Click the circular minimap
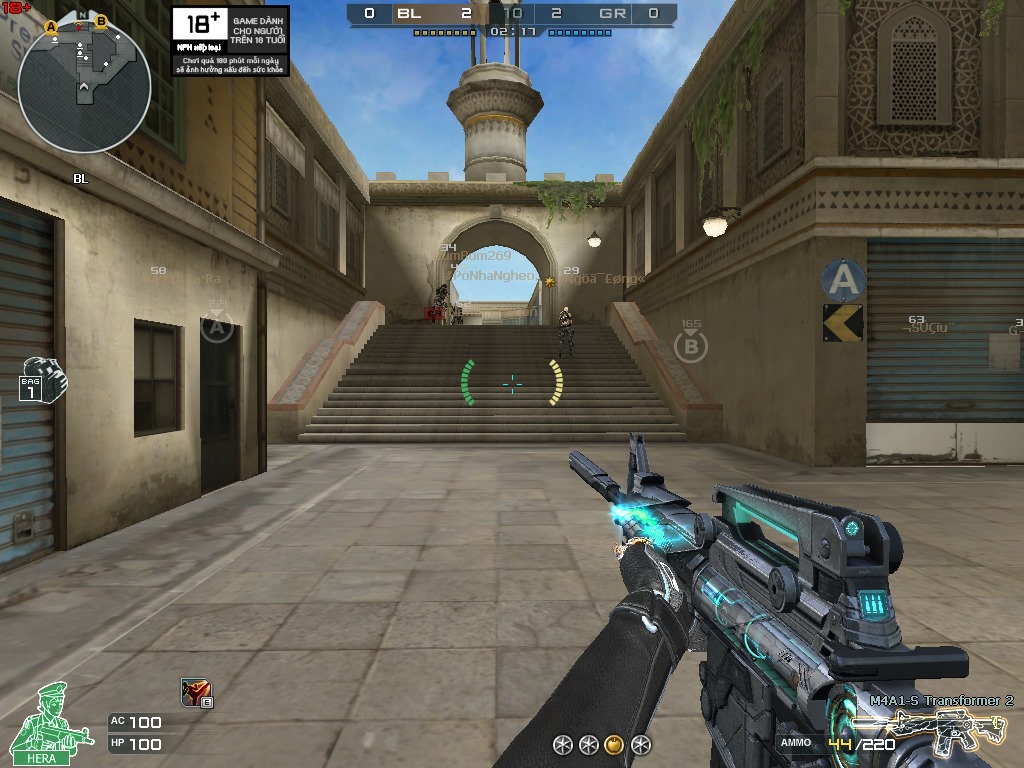1024x768 pixels. coord(84,86)
